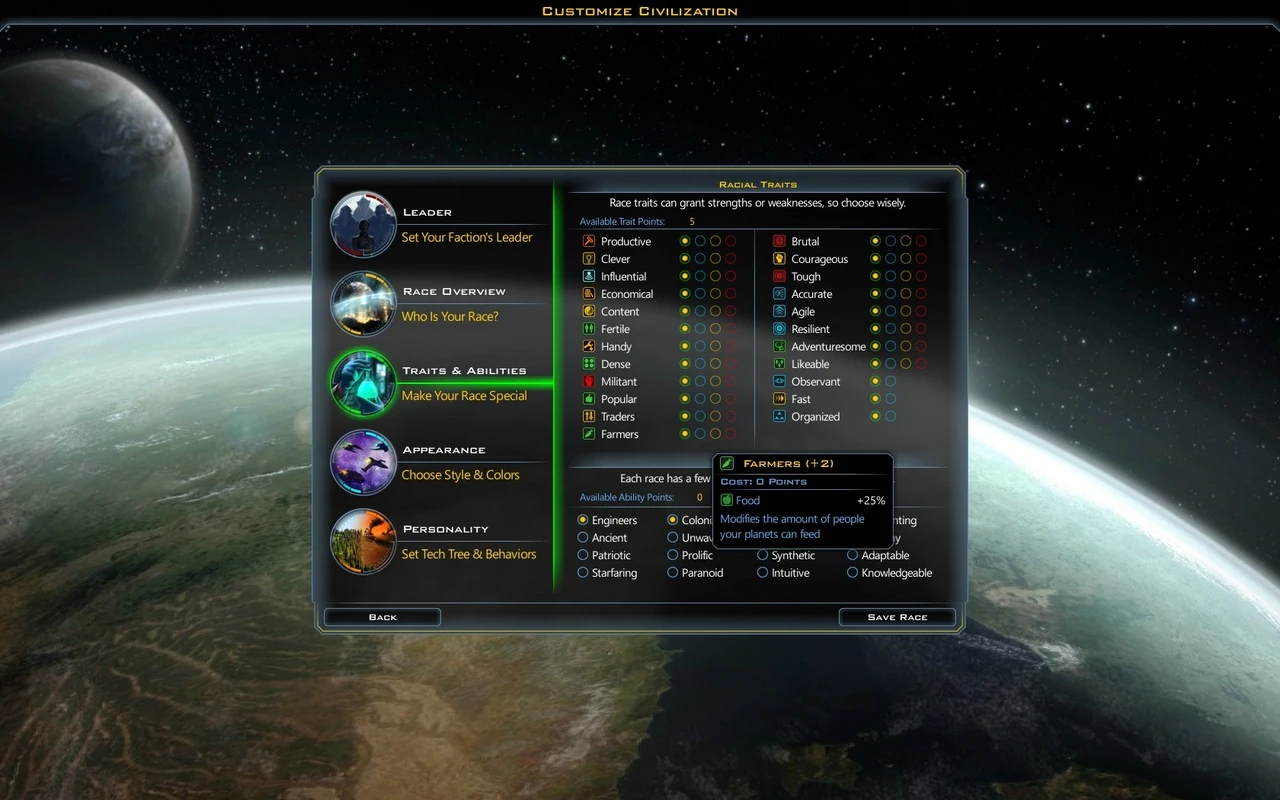Select the Paranoid ability option
This screenshot has height=800, width=1280.
(x=673, y=572)
